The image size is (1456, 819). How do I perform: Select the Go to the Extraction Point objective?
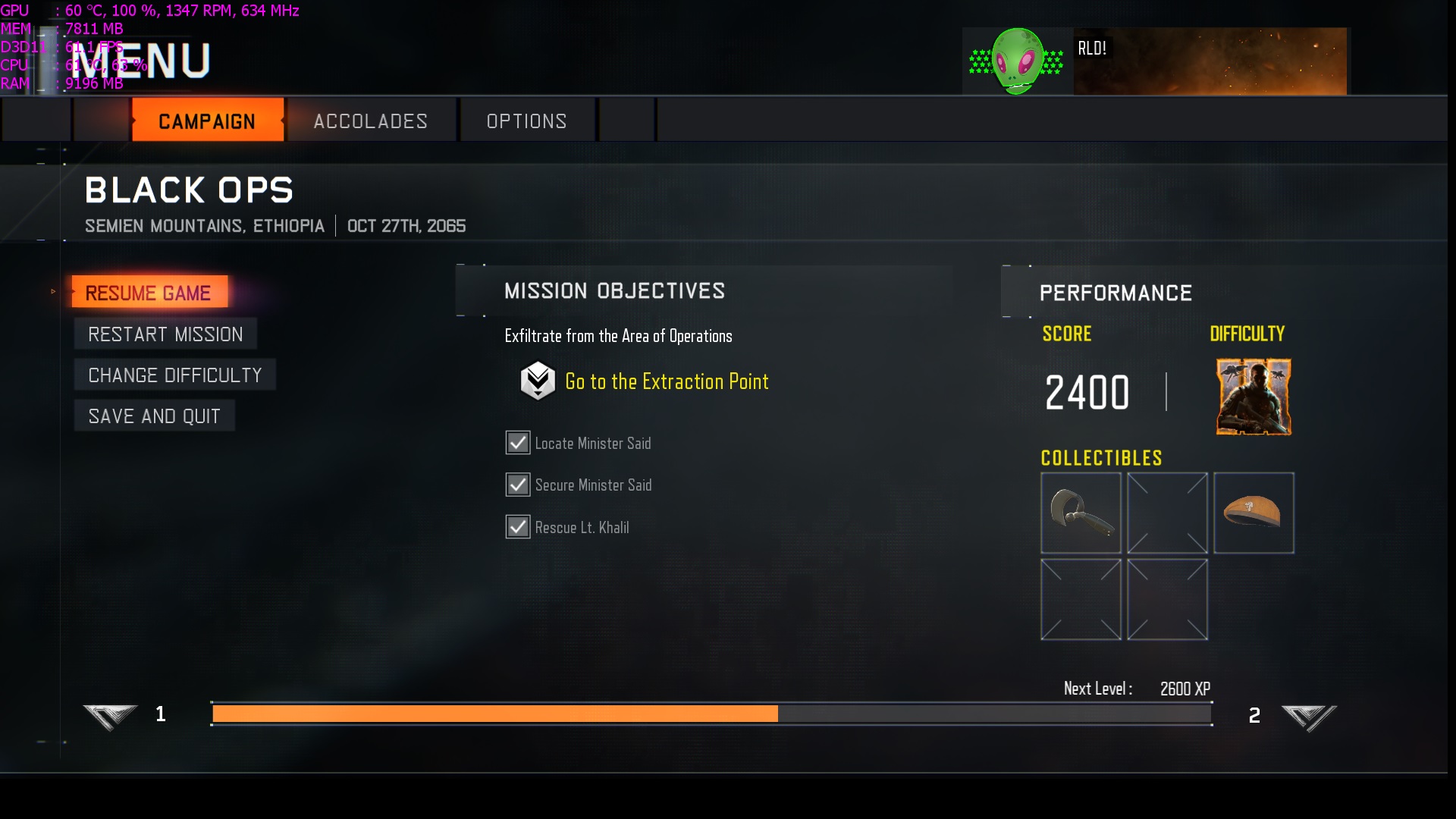click(666, 381)
